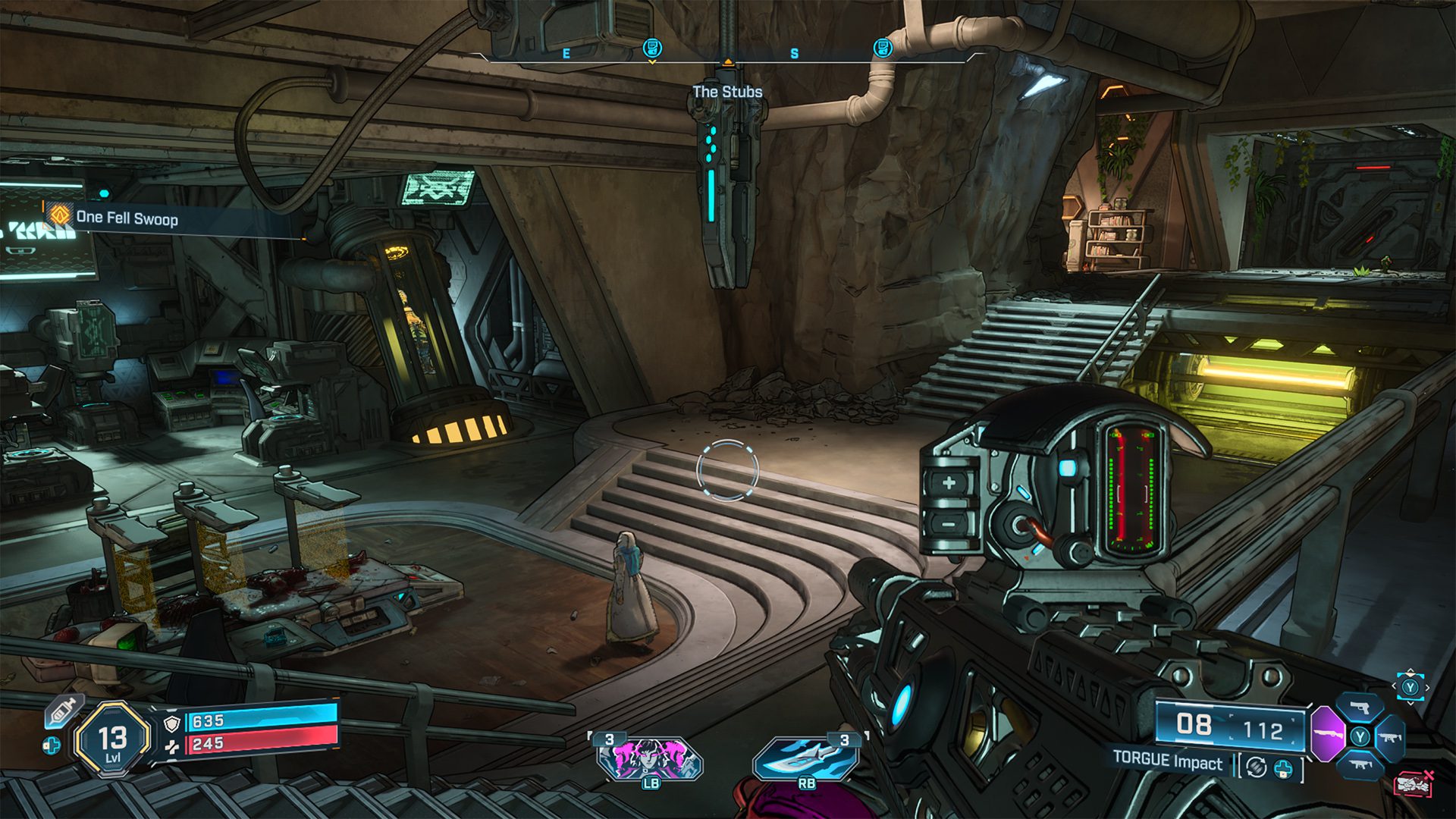Image resolution: width=1456 pixels, height=819 pixels.
Task: Use the blue throwing knife ability
Action: pyautogui.click(x=805, y=758)
